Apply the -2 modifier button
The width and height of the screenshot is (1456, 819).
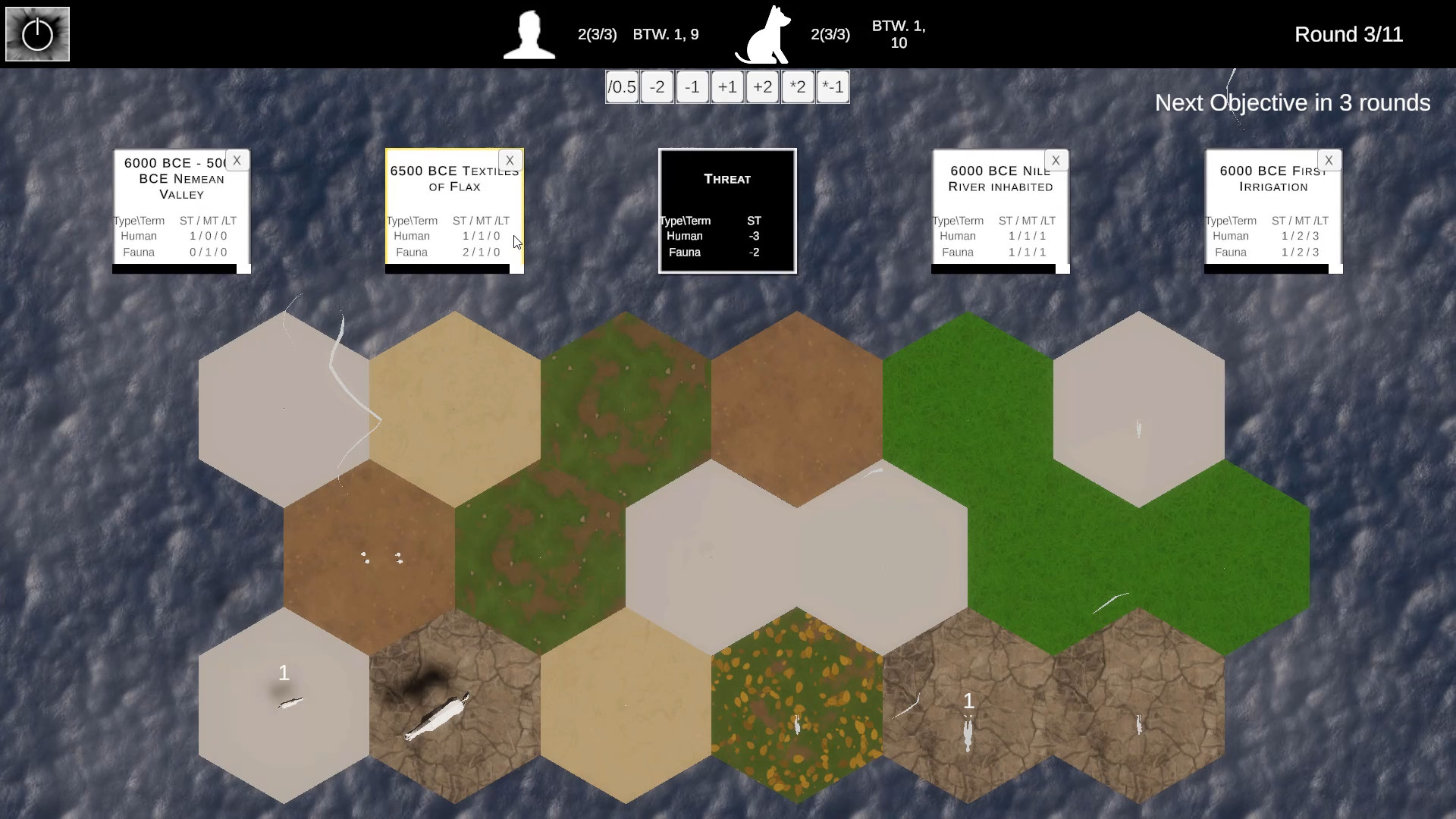point(657,87)
